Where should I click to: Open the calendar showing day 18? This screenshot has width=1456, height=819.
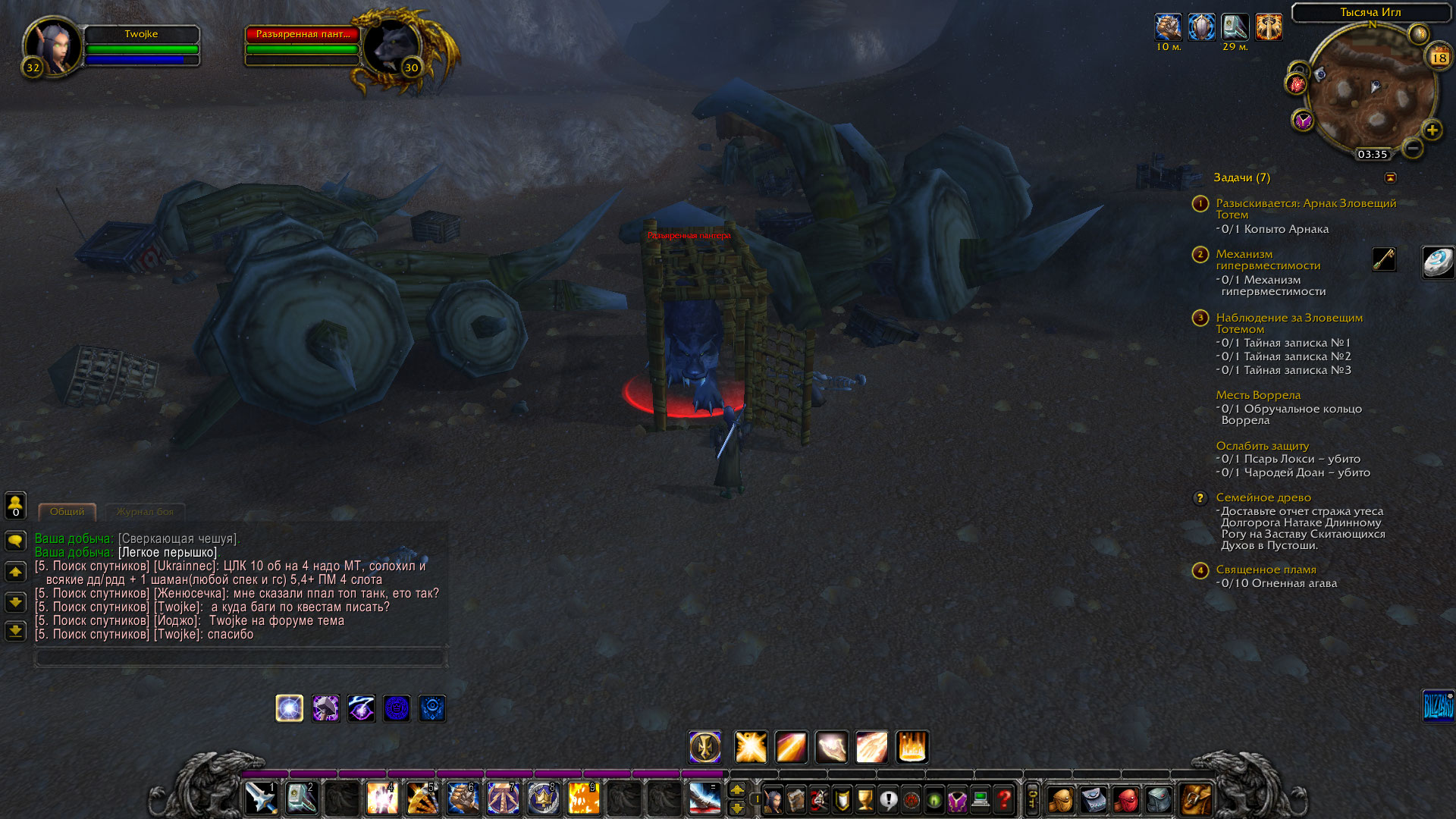point(1439,58)
